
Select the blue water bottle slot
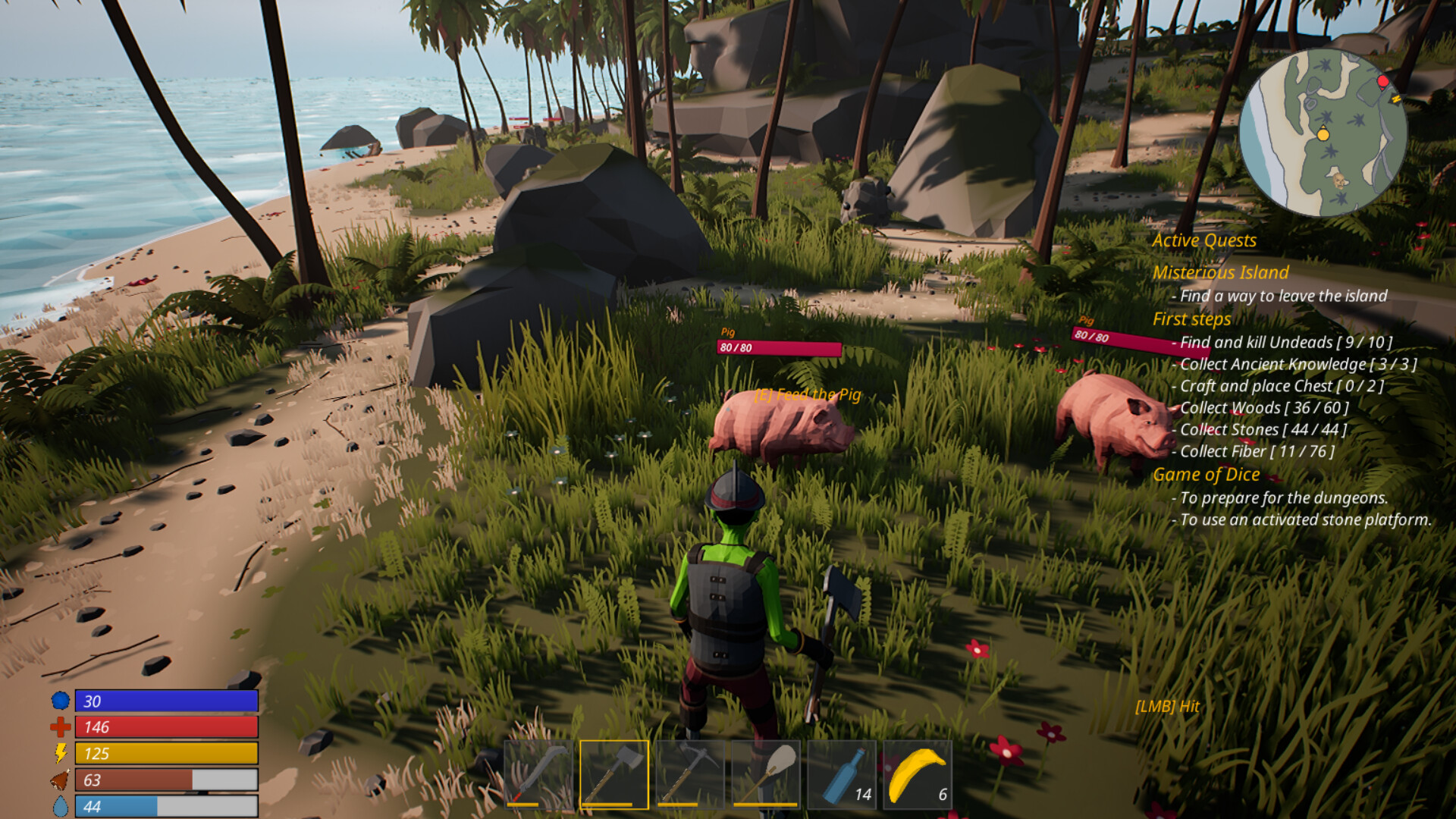click(x=842, y=774)
